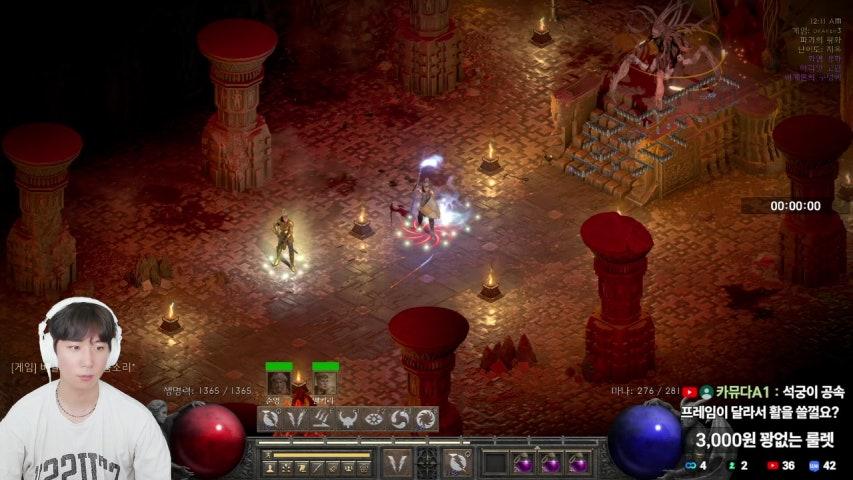Open the character sheet from the mini menu

tap(269, 468)
